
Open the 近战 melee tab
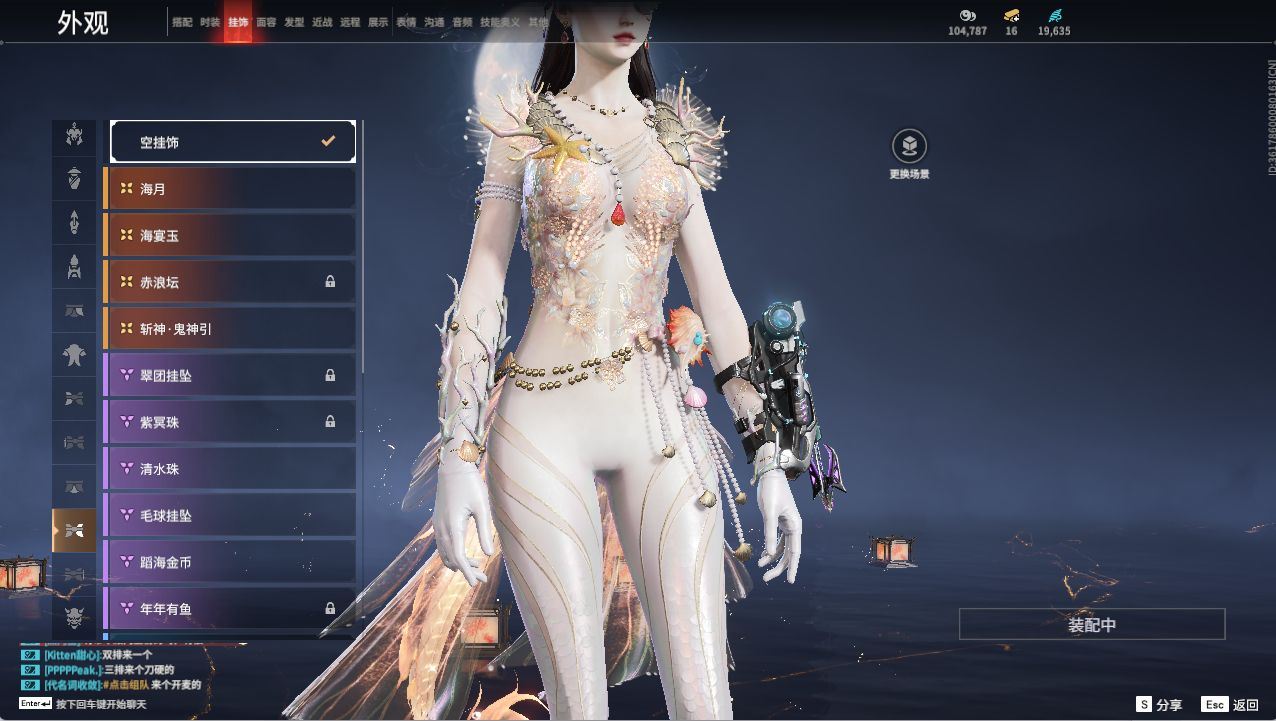coord(322,22)
